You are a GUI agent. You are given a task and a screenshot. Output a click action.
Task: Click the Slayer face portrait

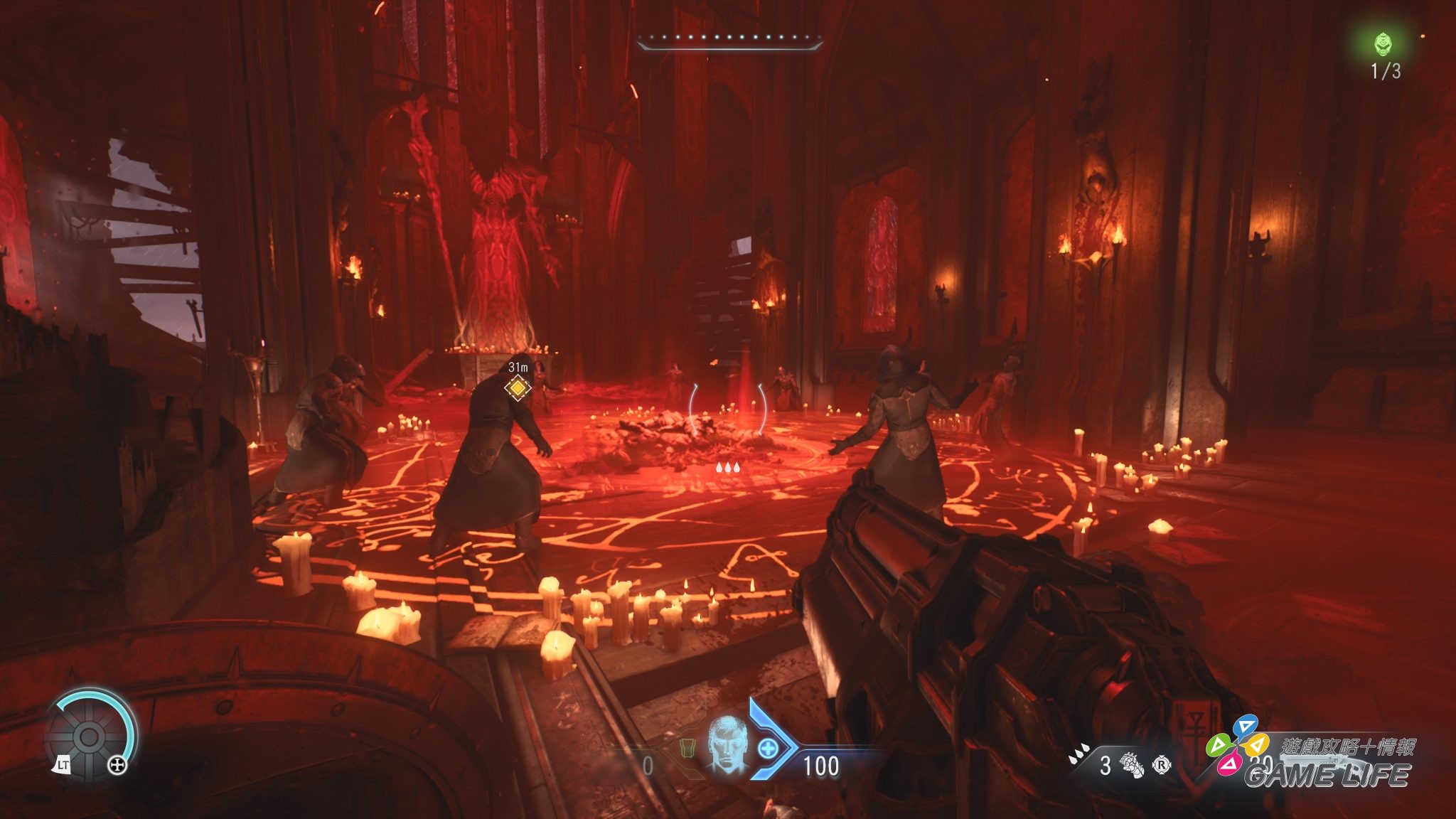[x=727, y=745]
